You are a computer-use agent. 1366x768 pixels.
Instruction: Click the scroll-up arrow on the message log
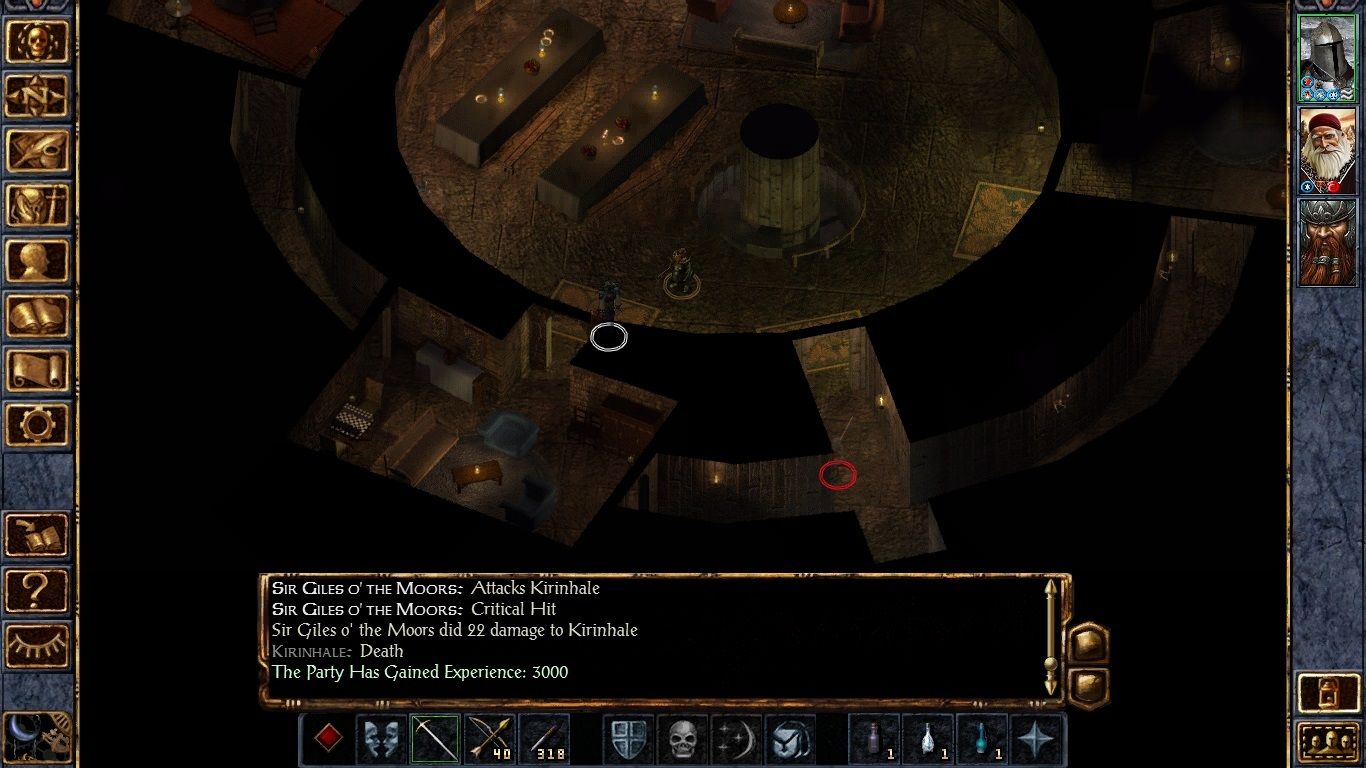(1052, 588)
